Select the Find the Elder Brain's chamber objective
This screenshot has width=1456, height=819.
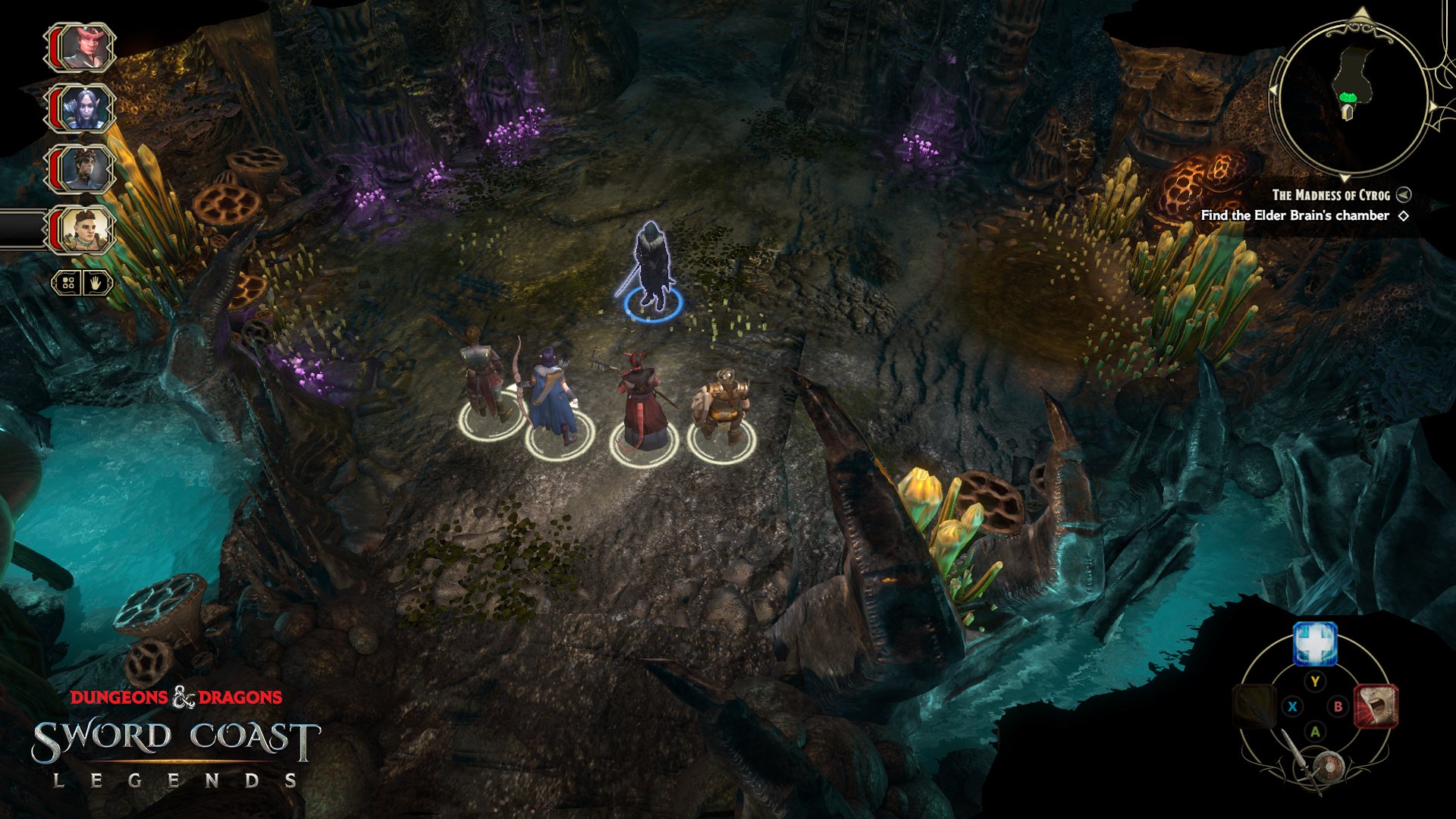click(x=1294, y=216)
